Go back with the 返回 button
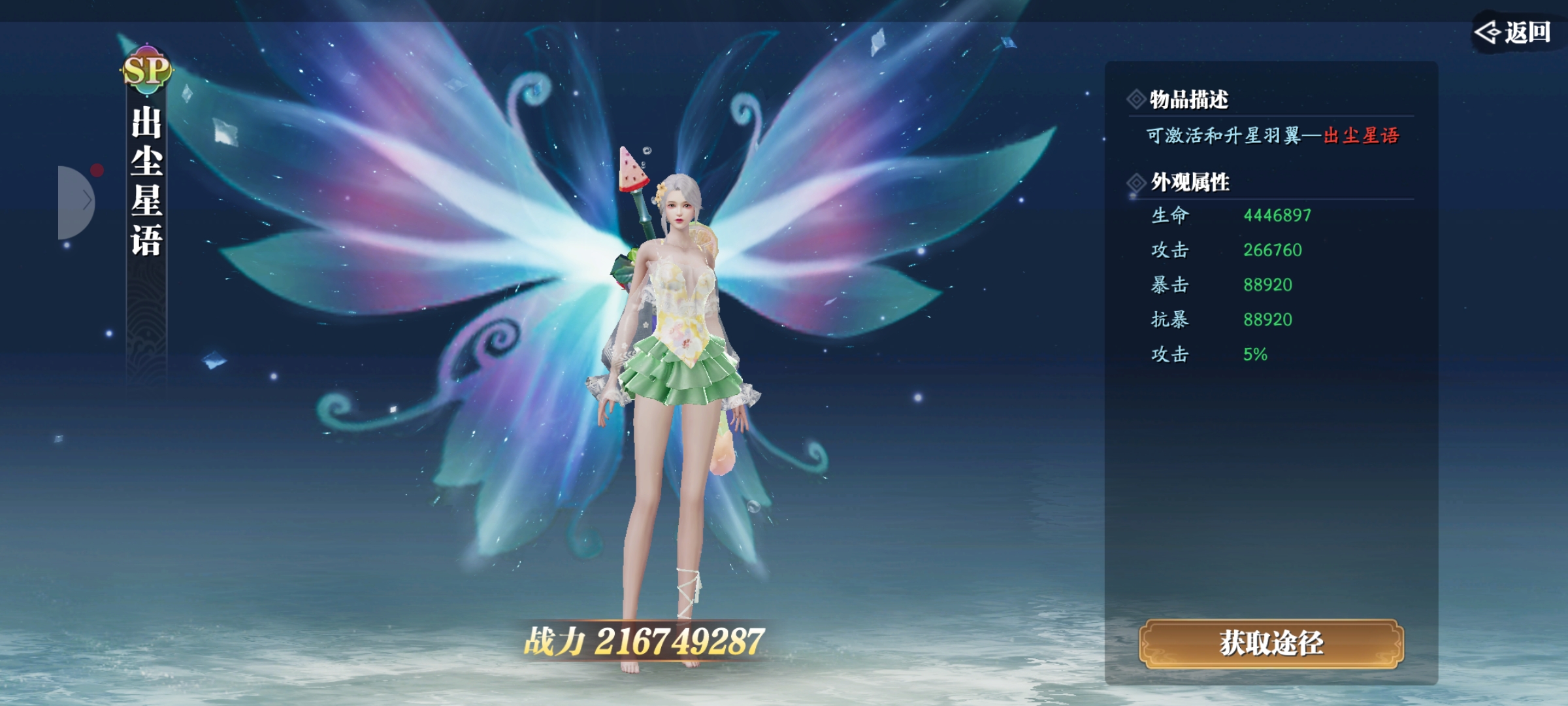 tap(1514, 31)
